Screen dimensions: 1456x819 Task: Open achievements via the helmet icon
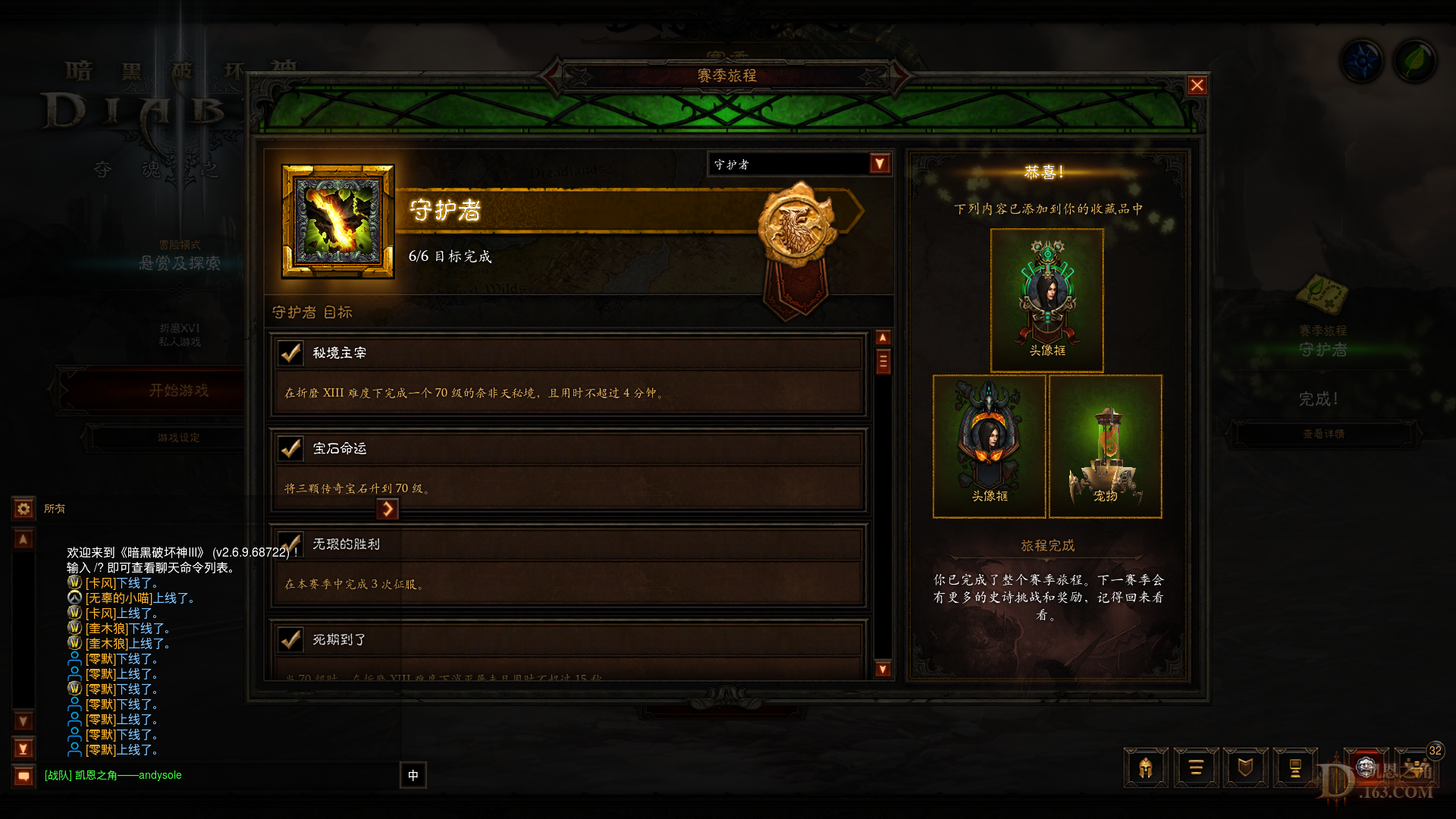(x=1146, y=768)
